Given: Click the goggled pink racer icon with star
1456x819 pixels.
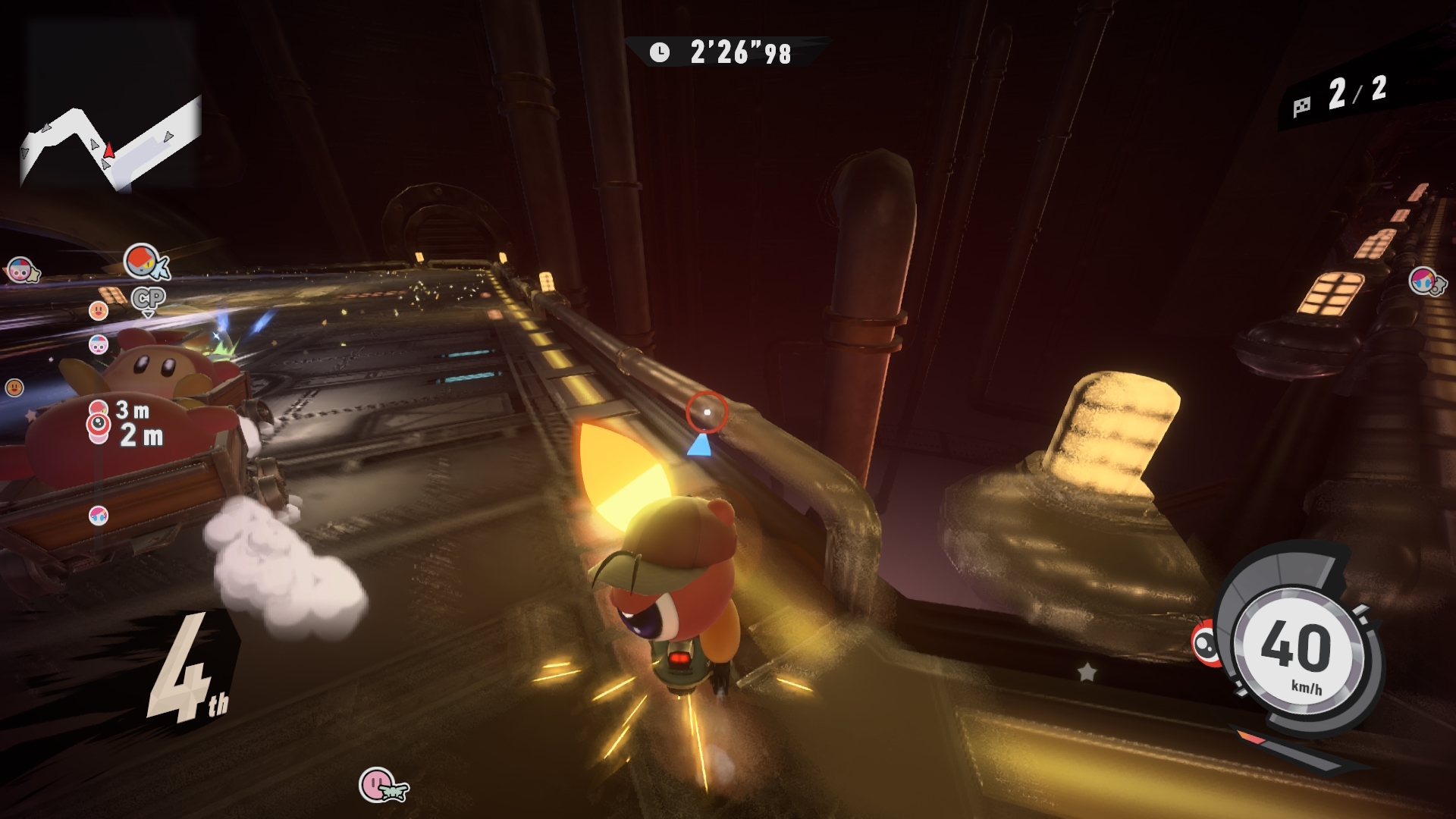Looking at the screenshot, I should [x=20, y=270].
